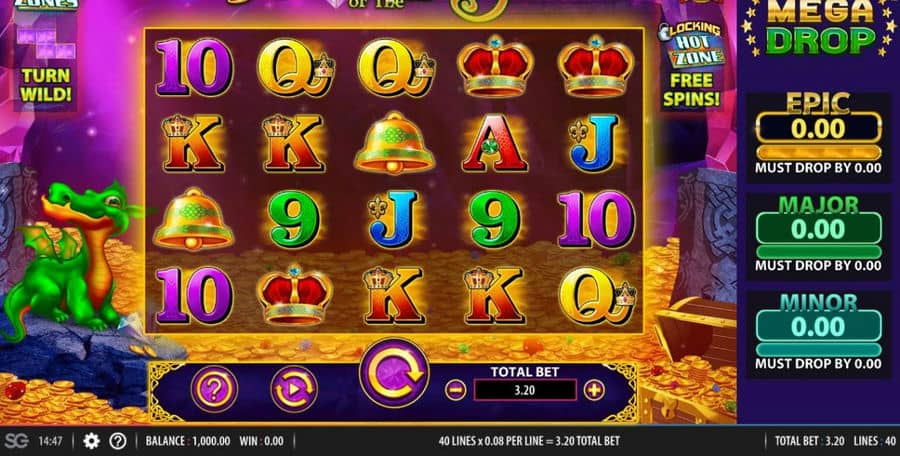The width and height of the screenshot is (900, 456).
Task: Increase total bet with the plus button
Action: [594, 390]
